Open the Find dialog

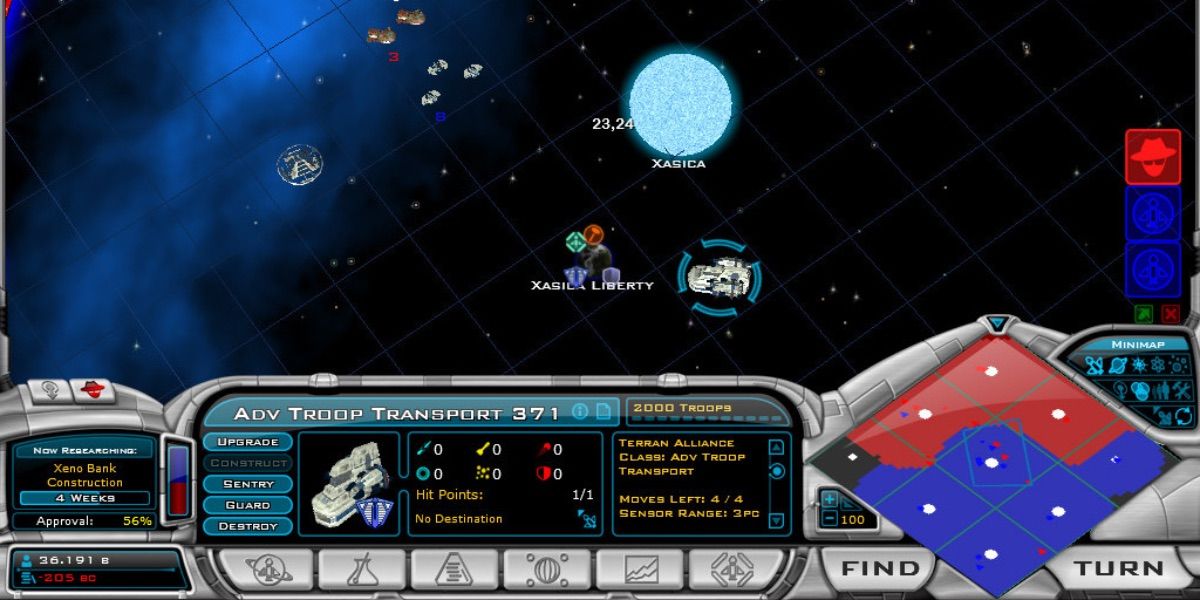tap(880, 568)
